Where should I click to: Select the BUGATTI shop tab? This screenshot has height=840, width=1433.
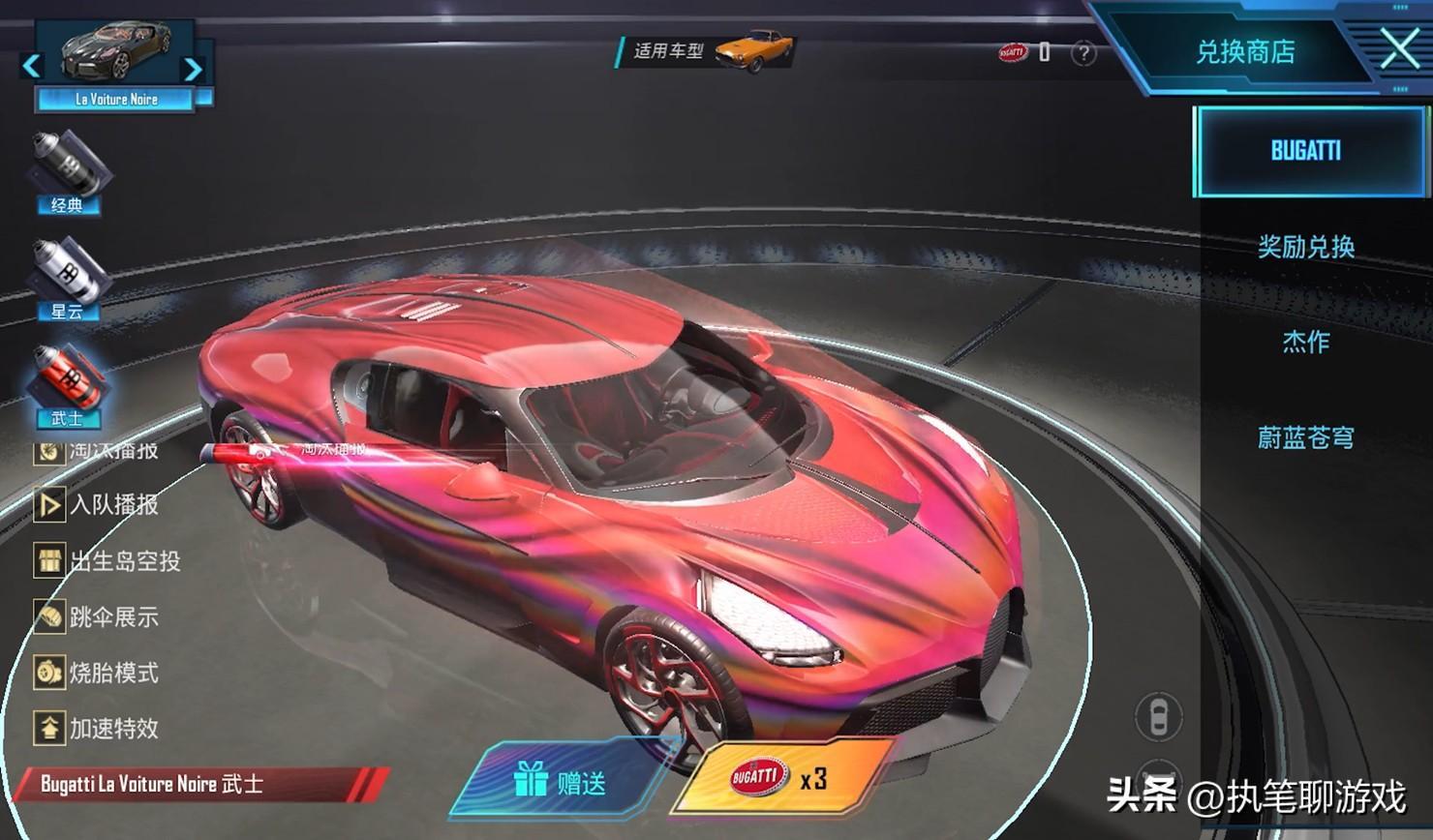(x=1305, y=151)
